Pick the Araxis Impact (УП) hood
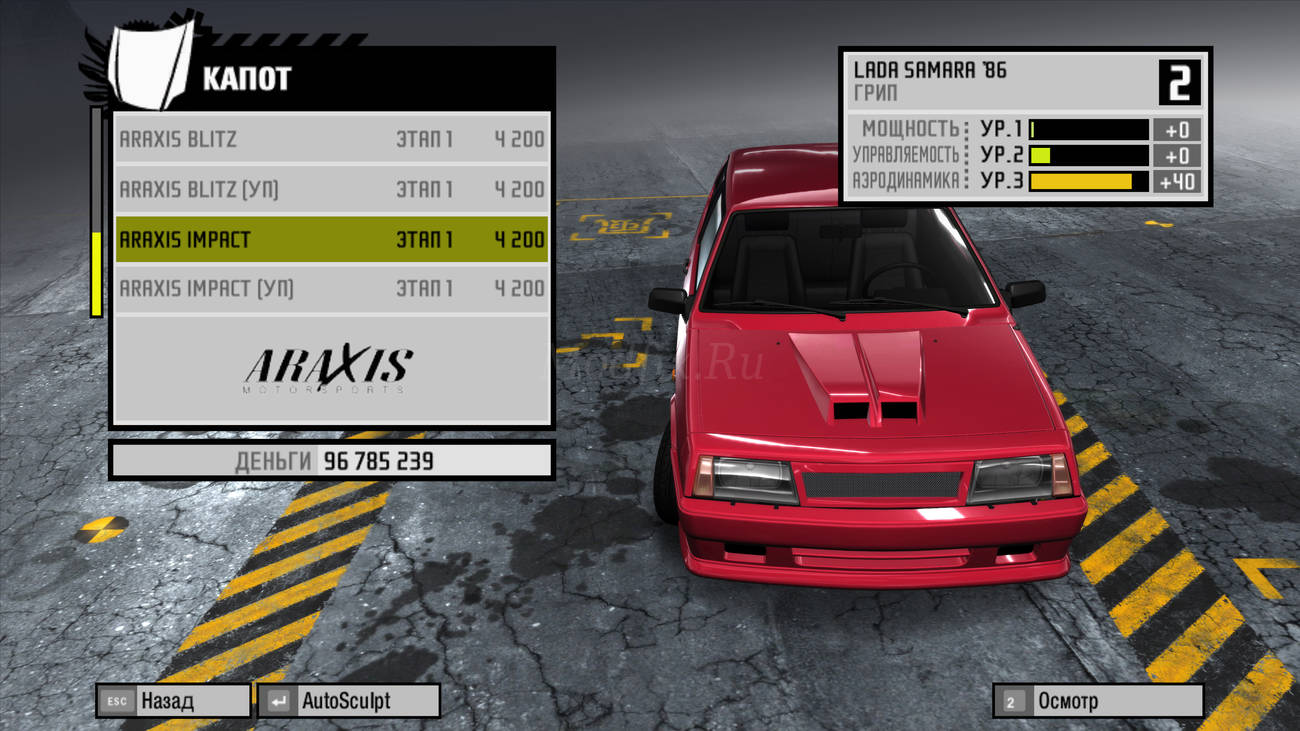This screenshot has height=731, width=1300. (331, 289)
